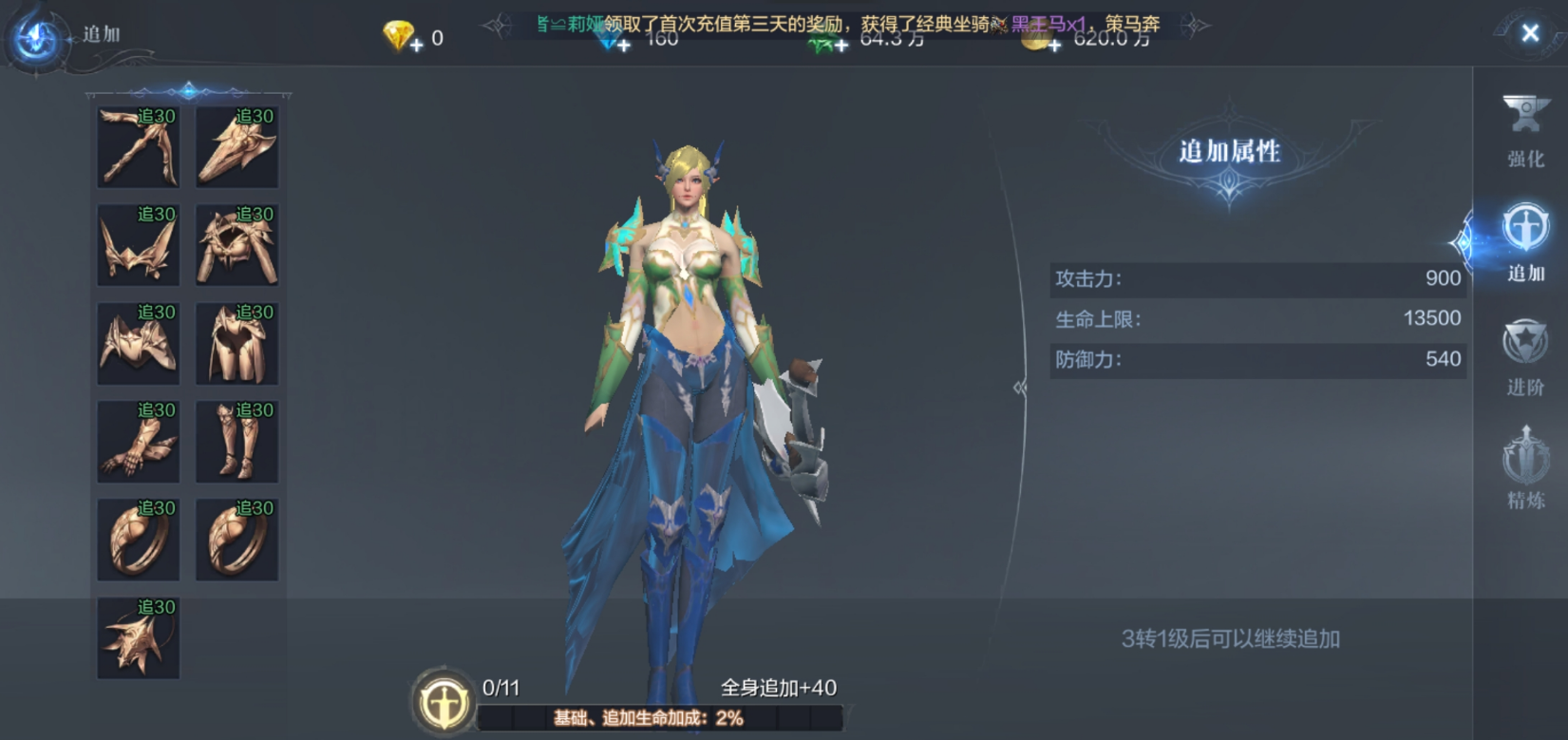Select the bow weapon slot

coord(139,147)
